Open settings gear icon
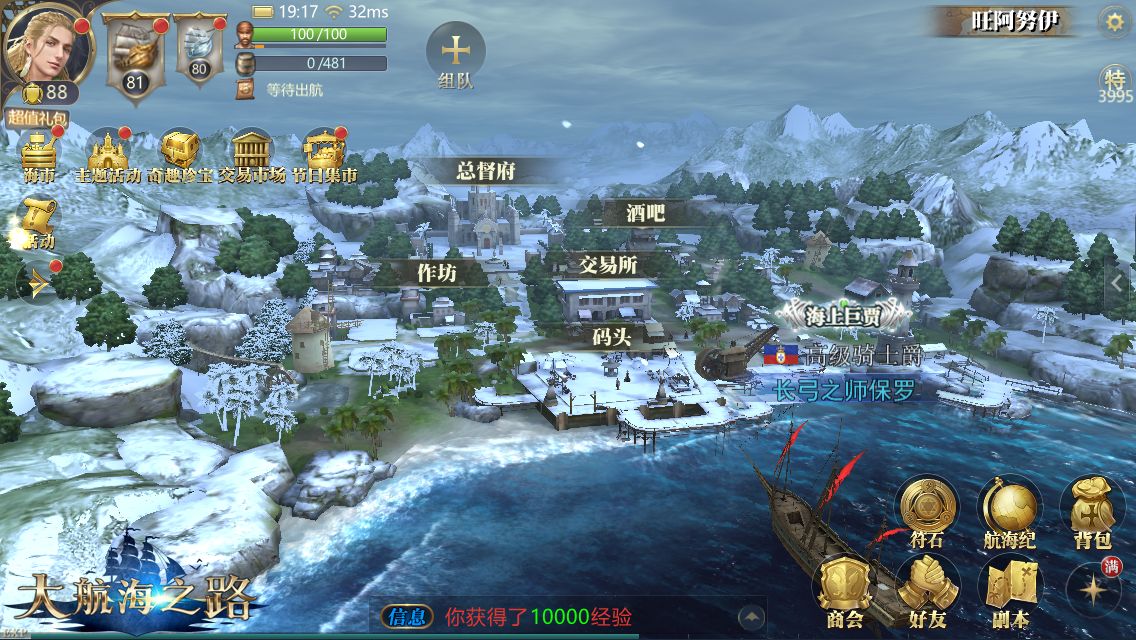Image resolution: width=1136 pixels, height=640 pixels. pyautogui.click(x=1111, y=20)
